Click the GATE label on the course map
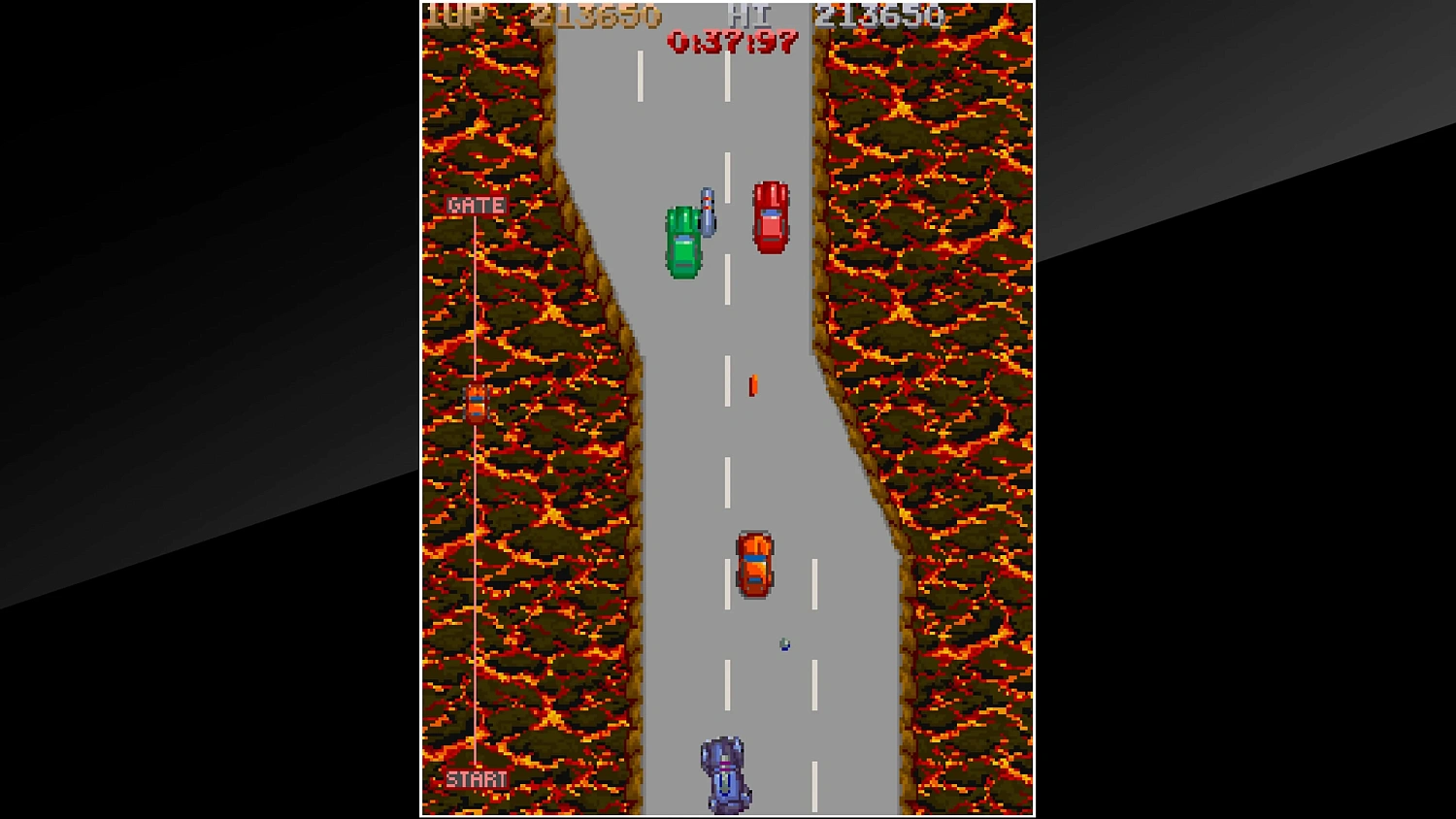1456x819 pixels. [475, 205]
